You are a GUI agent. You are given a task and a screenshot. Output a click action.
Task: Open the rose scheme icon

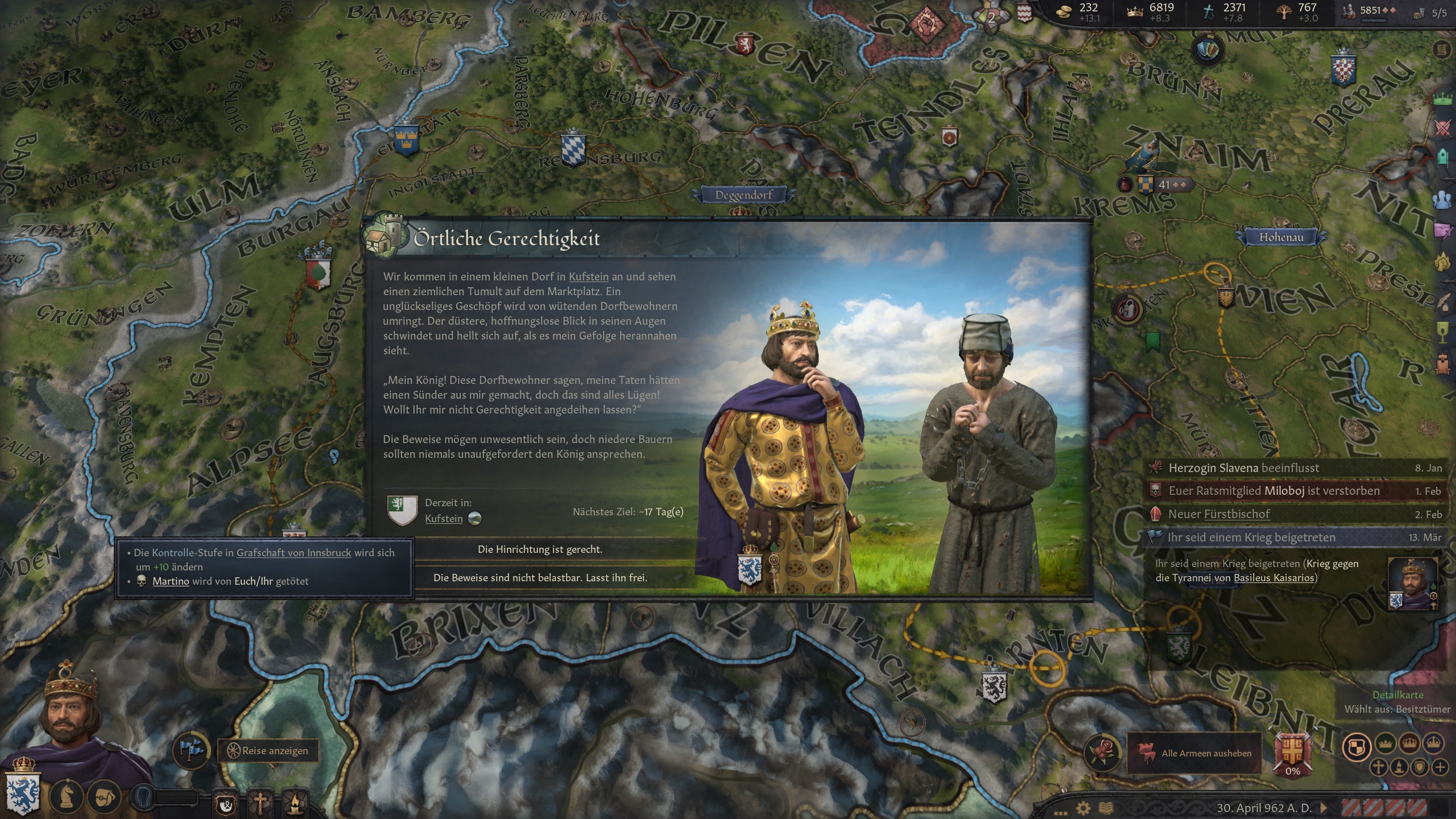[1103, 751]
